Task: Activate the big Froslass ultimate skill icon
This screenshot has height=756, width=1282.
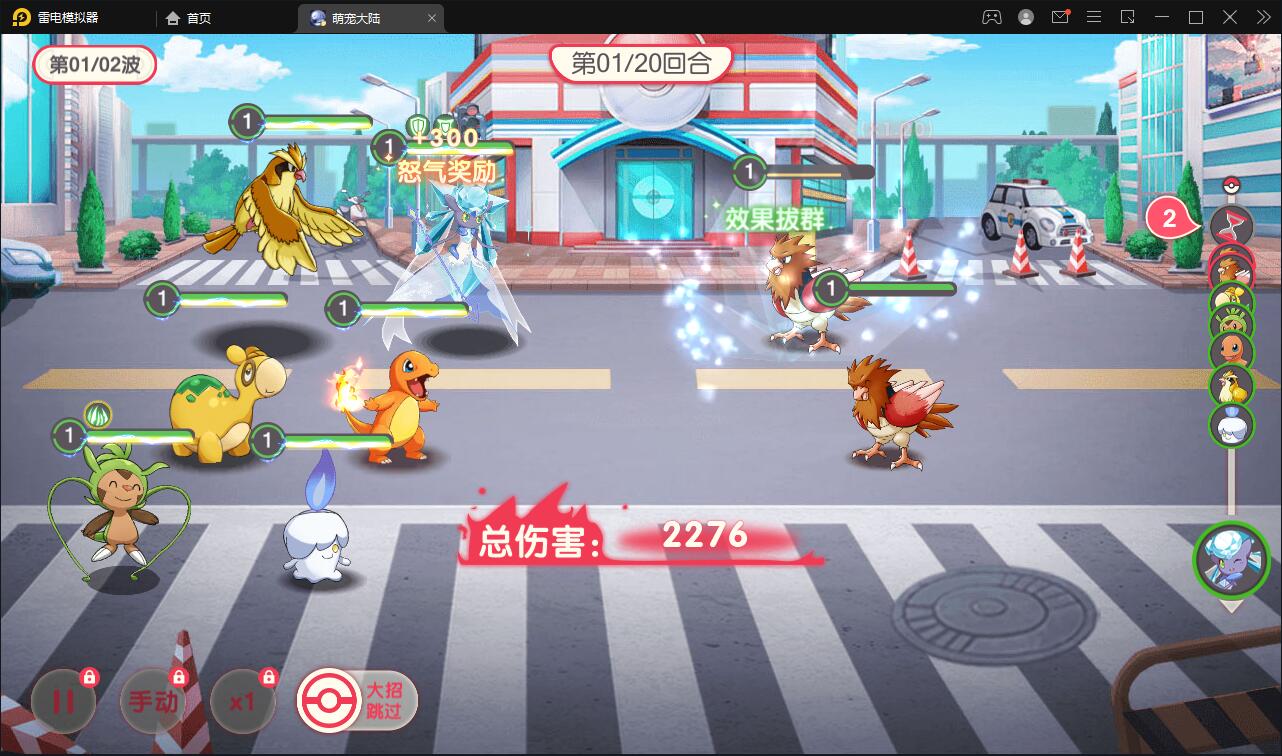Action: pos(1232,560)
